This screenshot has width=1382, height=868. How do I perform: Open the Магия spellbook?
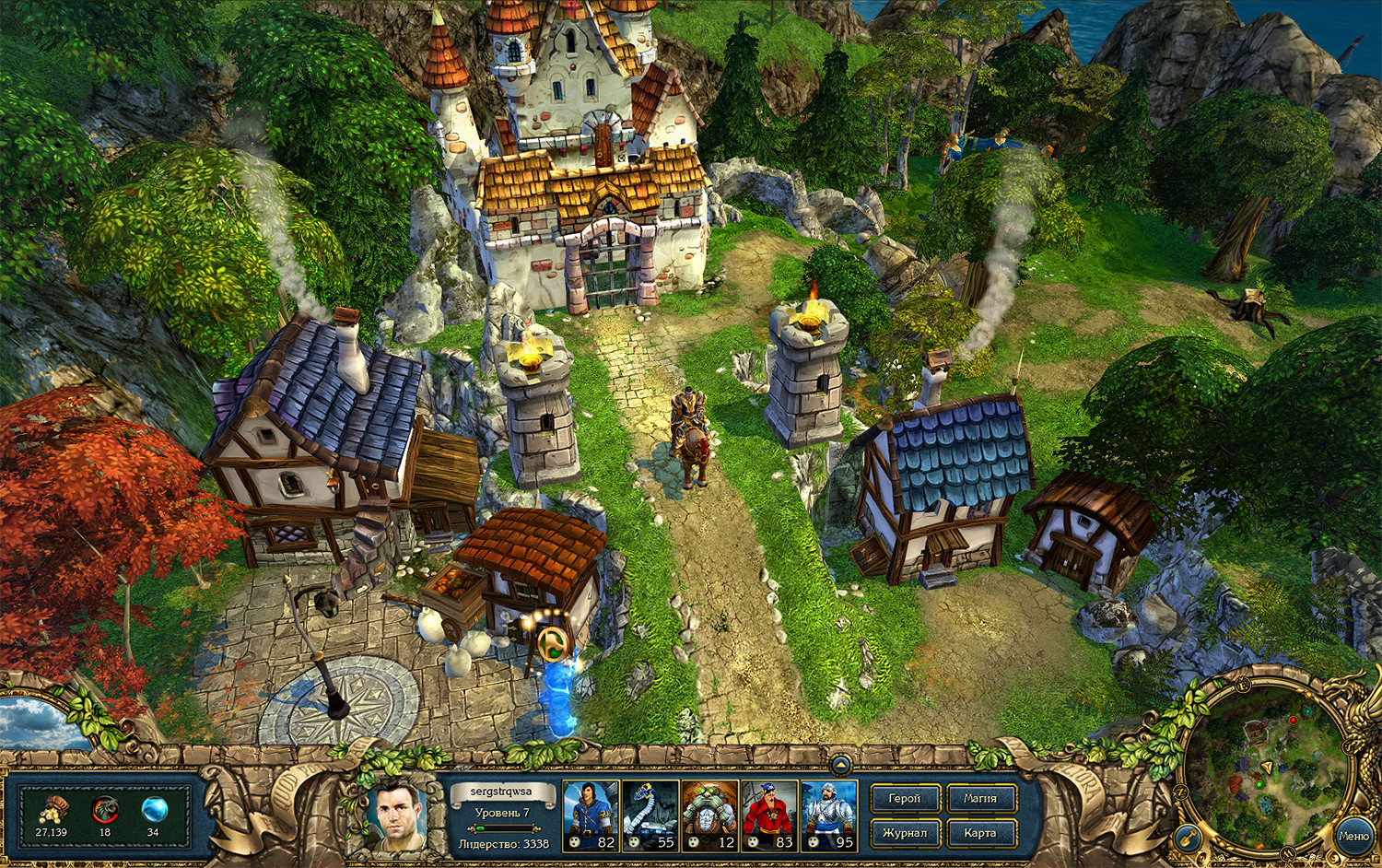pyautogui.click(x=979, y=799)
